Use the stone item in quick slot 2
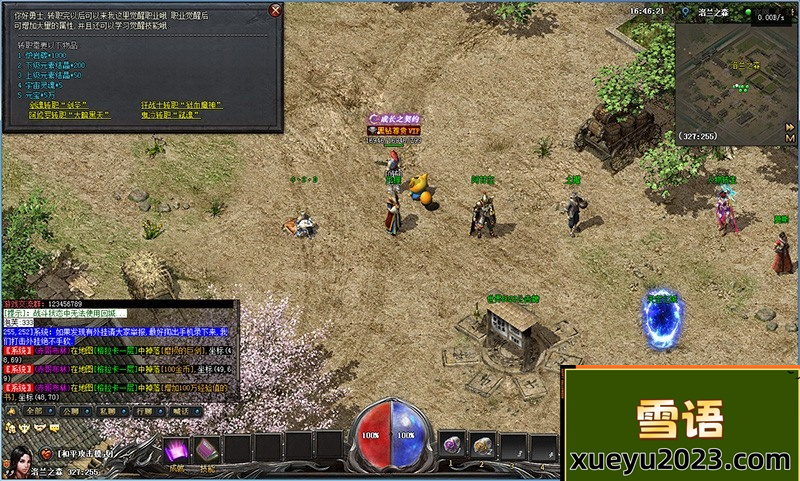 tap(483, 444)
